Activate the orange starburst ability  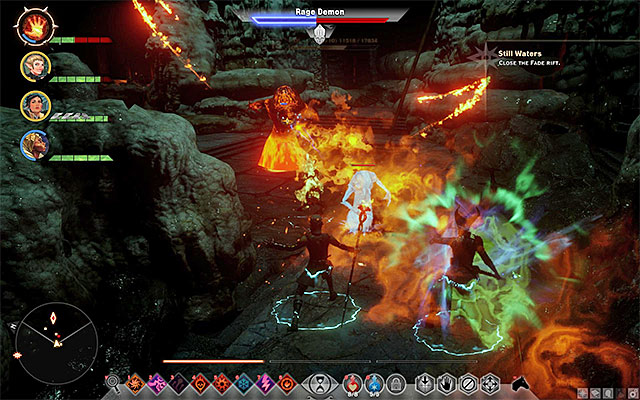click(x=135, y=381)
